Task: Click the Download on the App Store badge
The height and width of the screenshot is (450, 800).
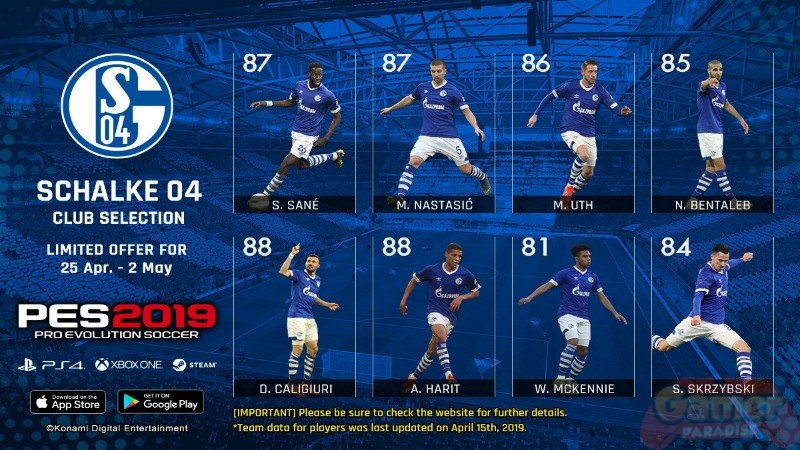Action: tap(69, 401)
